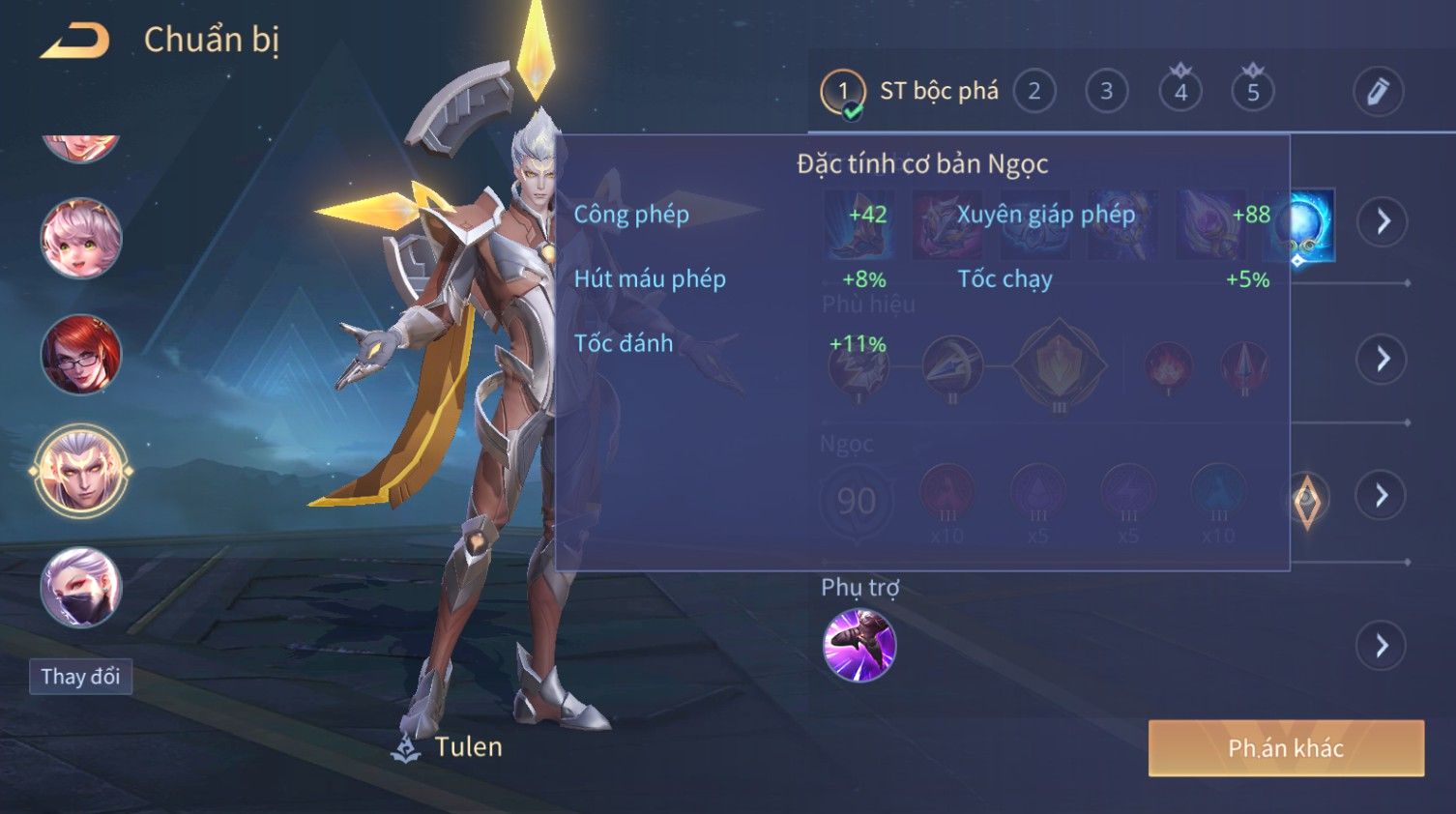The height and width of the screenshot is (814, 1456).
Task: Open the orange diamond Ngọc icon
Action: point(1306,500)
